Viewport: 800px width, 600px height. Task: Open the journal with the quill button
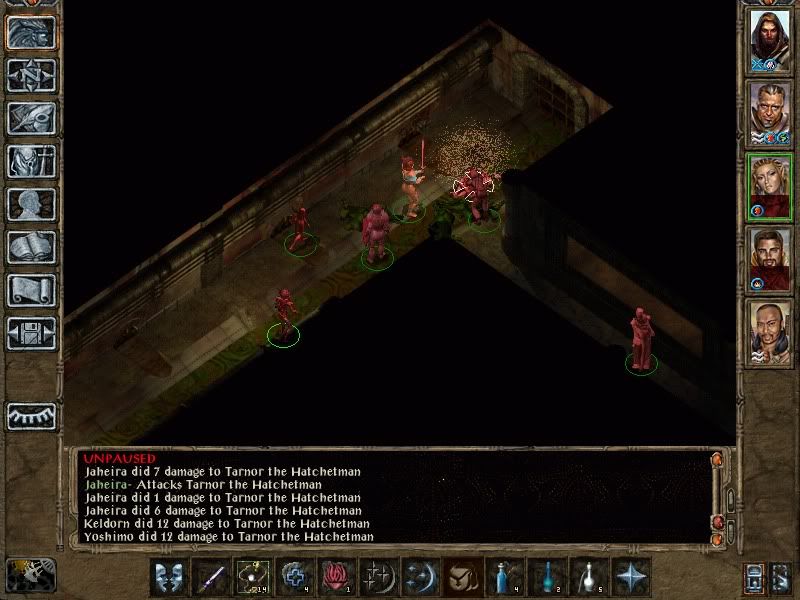pyautogui.click(x=31, y=118)
